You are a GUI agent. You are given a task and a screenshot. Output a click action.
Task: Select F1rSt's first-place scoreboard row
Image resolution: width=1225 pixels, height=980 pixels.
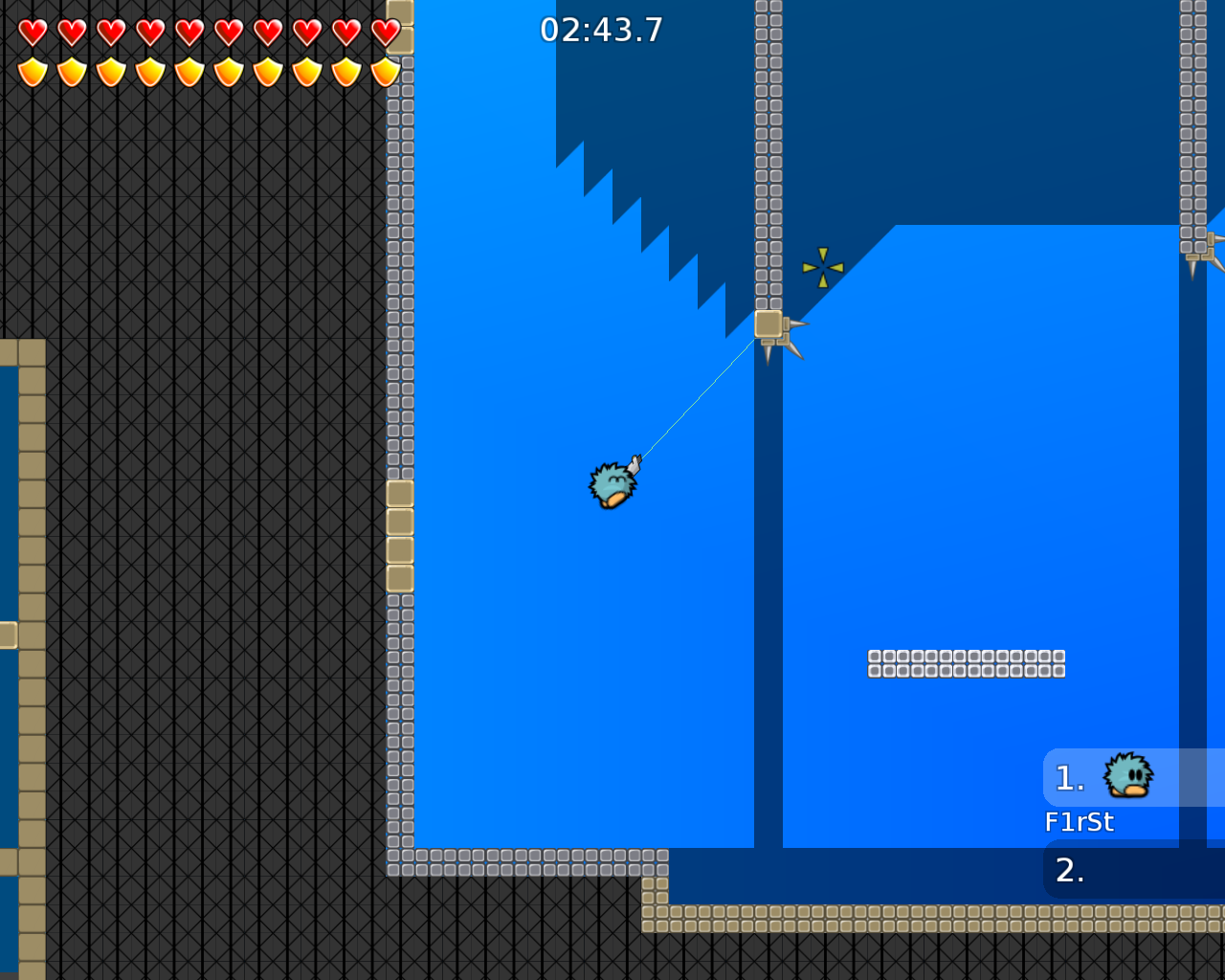(x=1133, y=778)
